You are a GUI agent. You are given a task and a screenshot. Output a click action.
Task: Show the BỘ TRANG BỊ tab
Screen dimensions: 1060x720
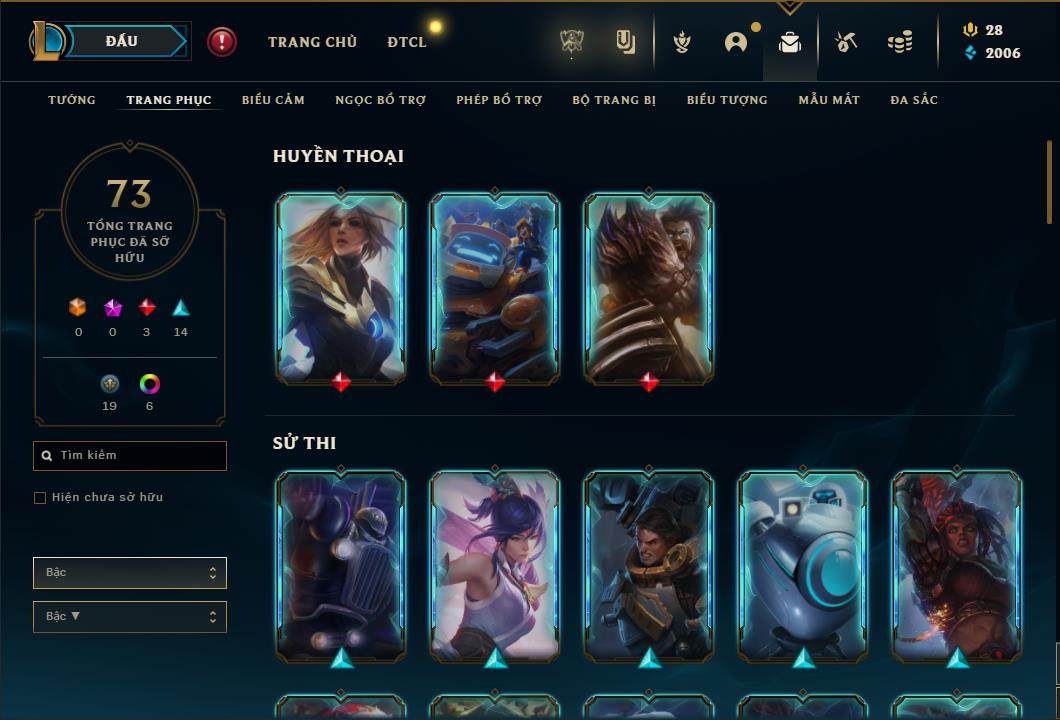pos(614,100)
